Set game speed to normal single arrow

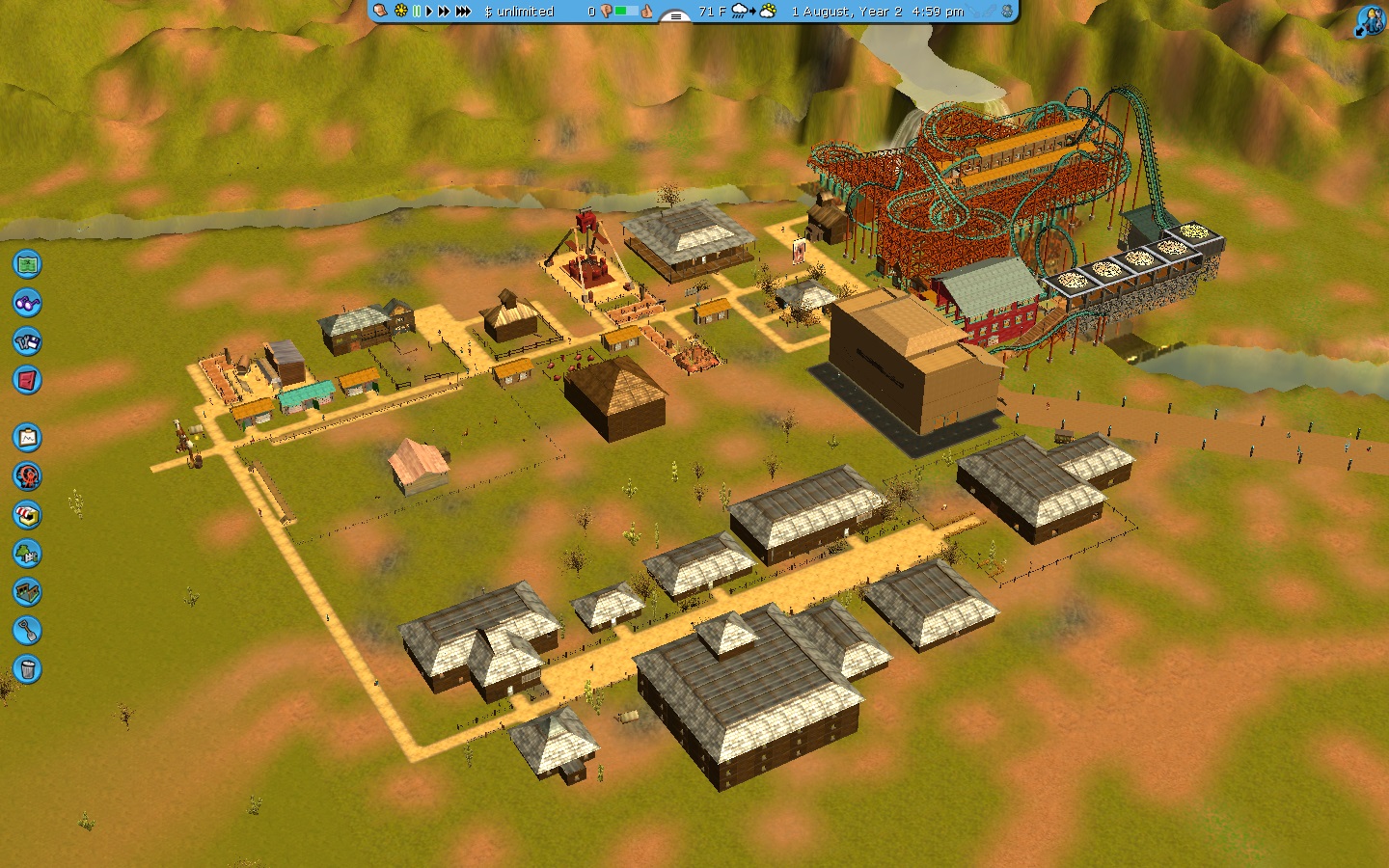tap(429, 12)
